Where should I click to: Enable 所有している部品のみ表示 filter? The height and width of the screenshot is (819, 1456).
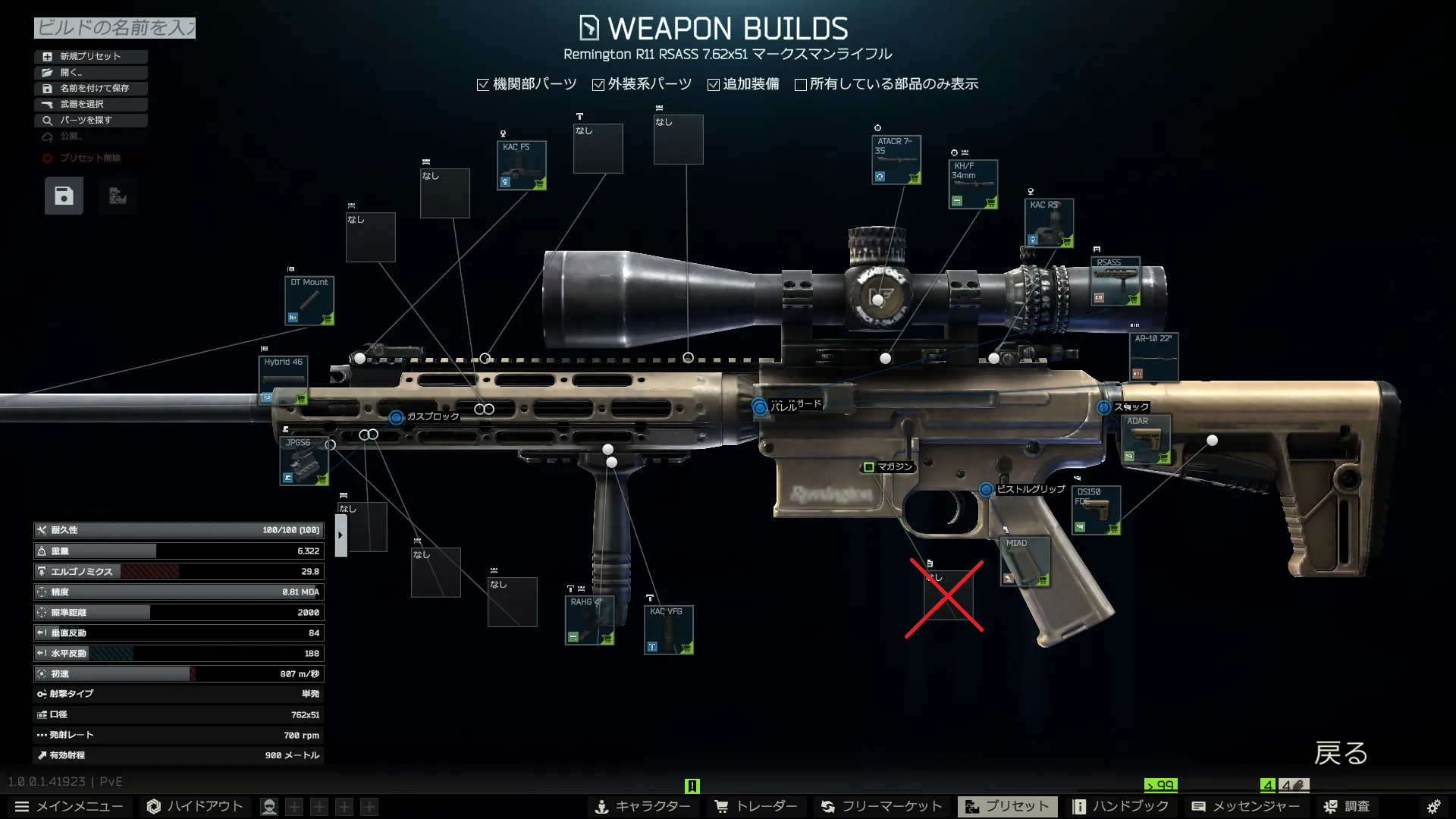800,85
